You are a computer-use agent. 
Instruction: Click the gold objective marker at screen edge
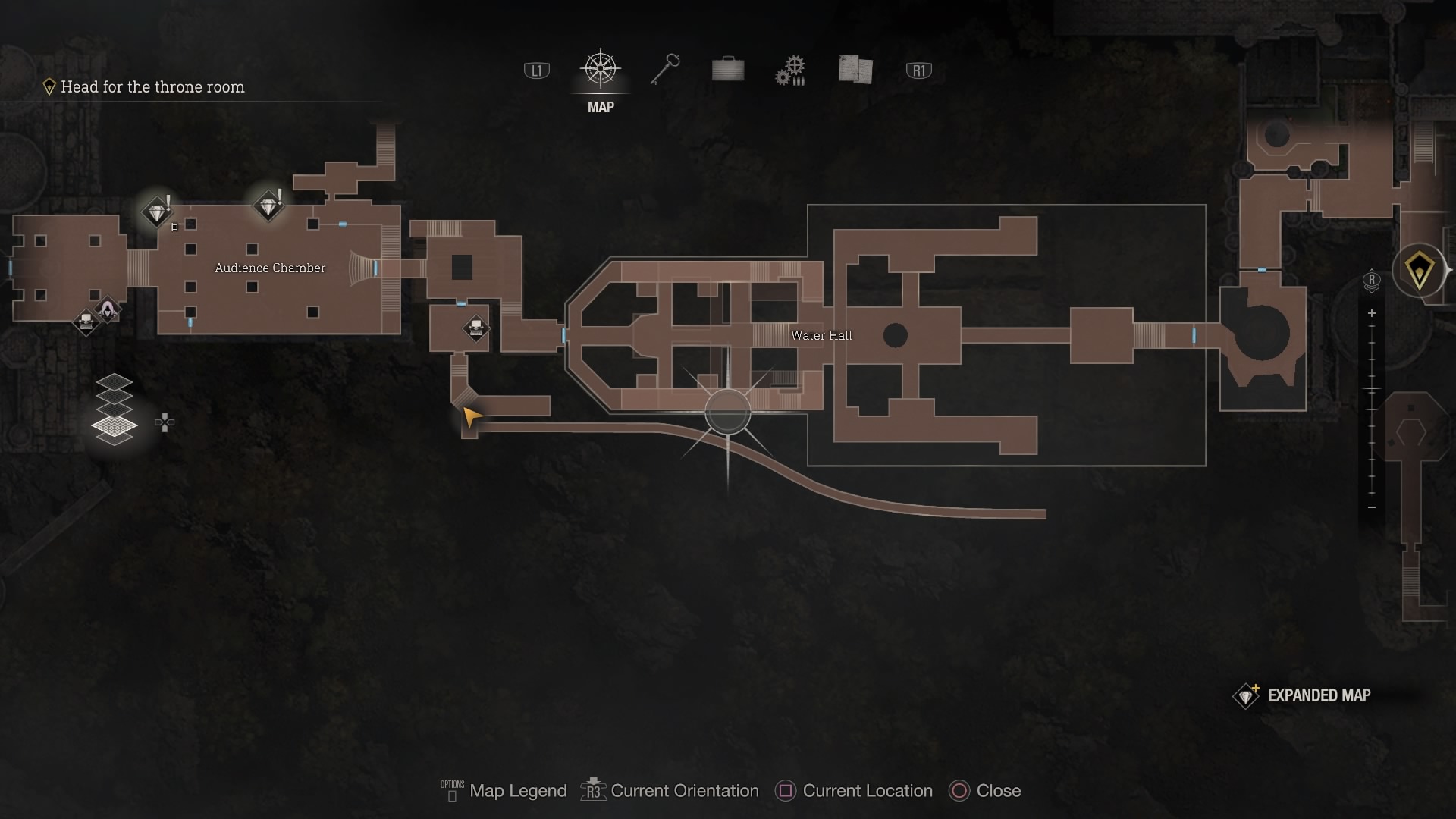coord(1419,269)
